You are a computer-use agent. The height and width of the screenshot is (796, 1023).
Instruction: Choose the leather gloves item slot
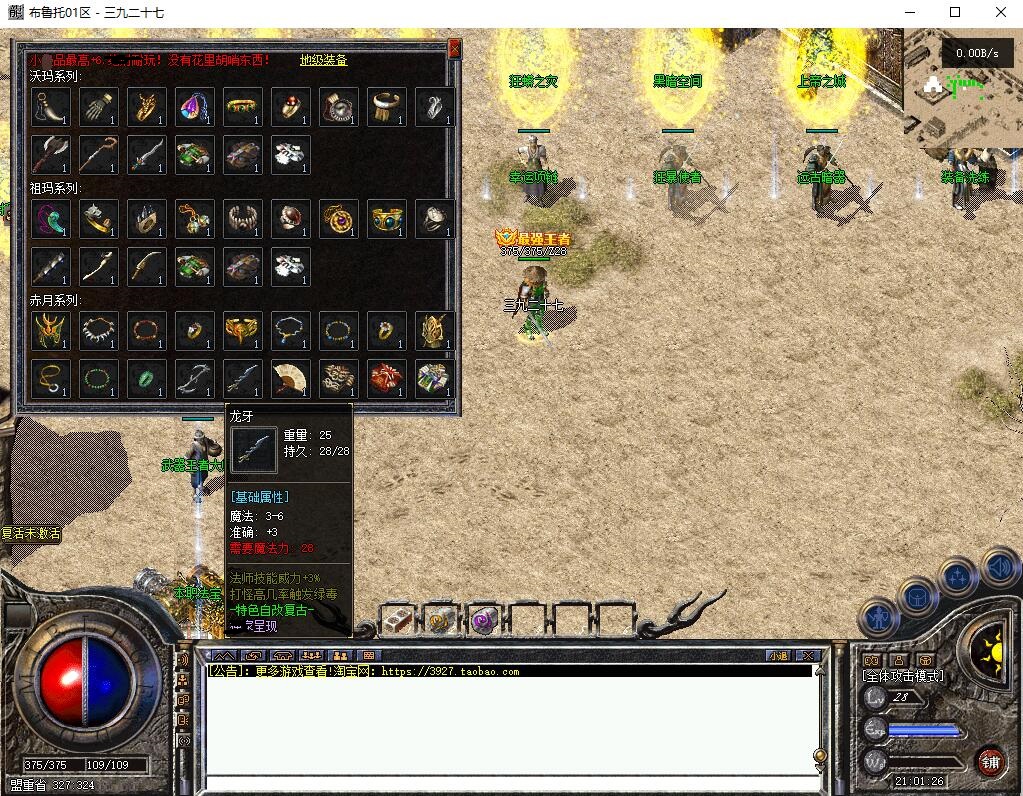tap(99, 106)
